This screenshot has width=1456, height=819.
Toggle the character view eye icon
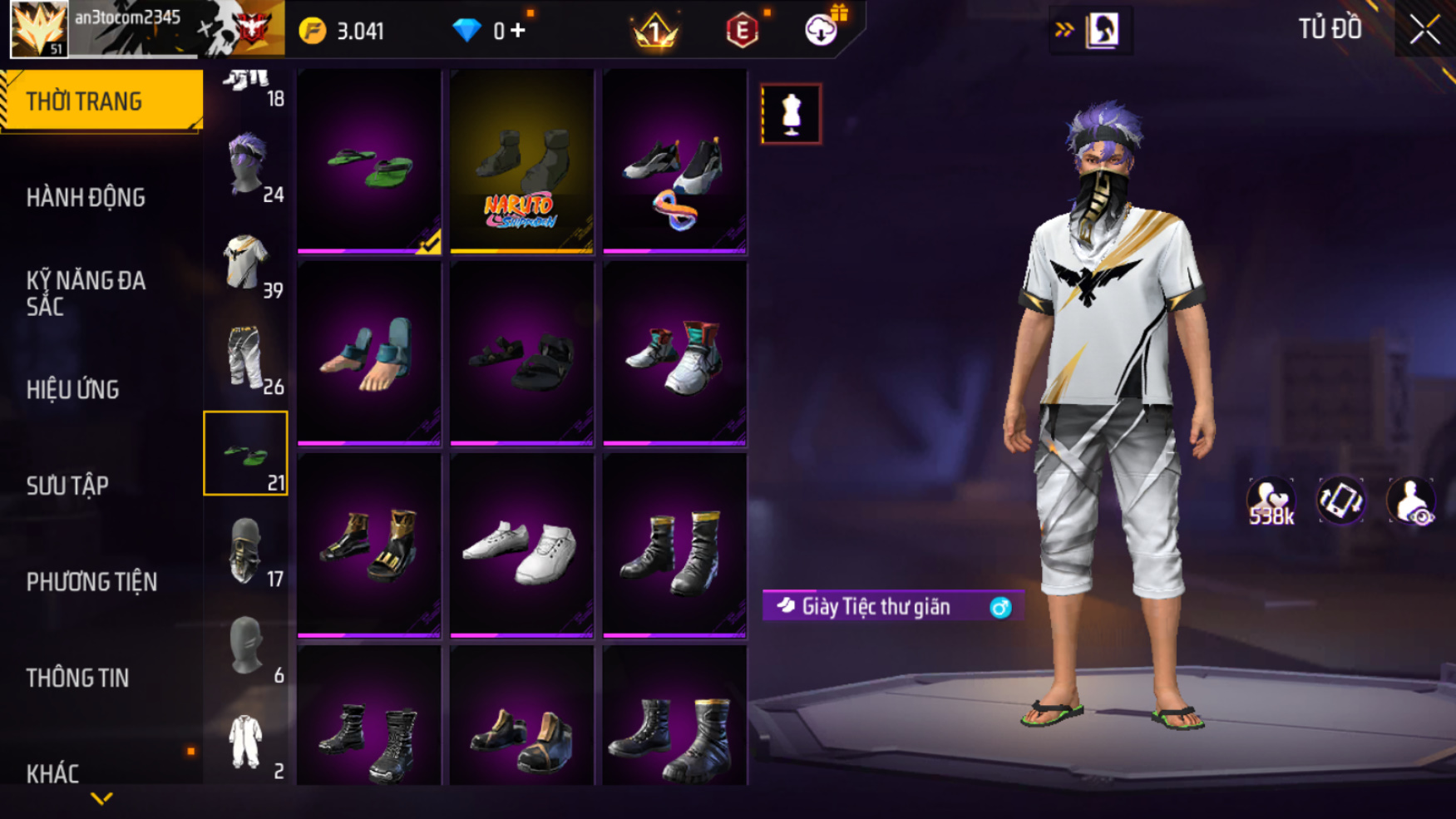(1411, 501)
